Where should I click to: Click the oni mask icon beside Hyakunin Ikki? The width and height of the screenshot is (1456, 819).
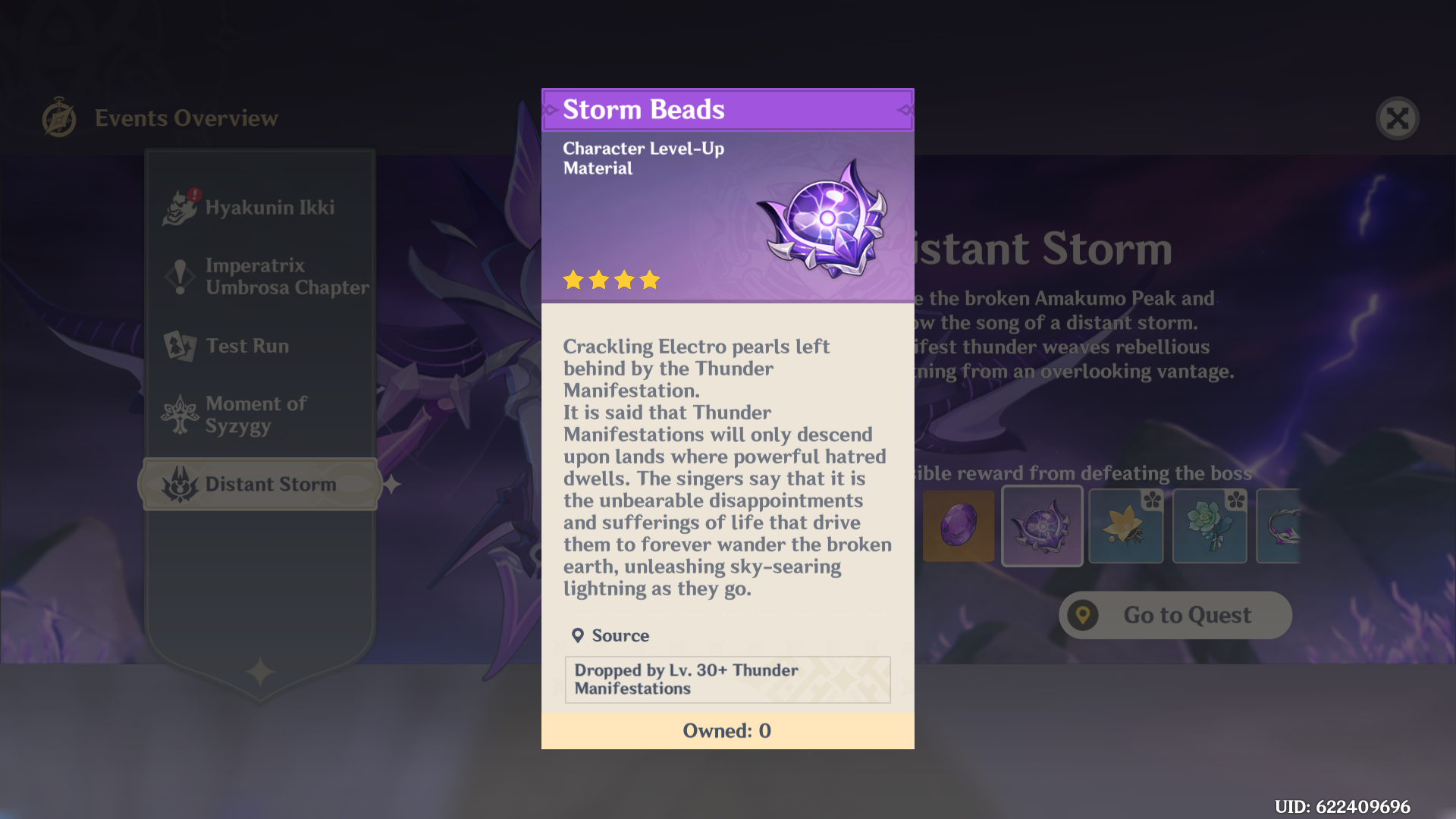point(179,207)
